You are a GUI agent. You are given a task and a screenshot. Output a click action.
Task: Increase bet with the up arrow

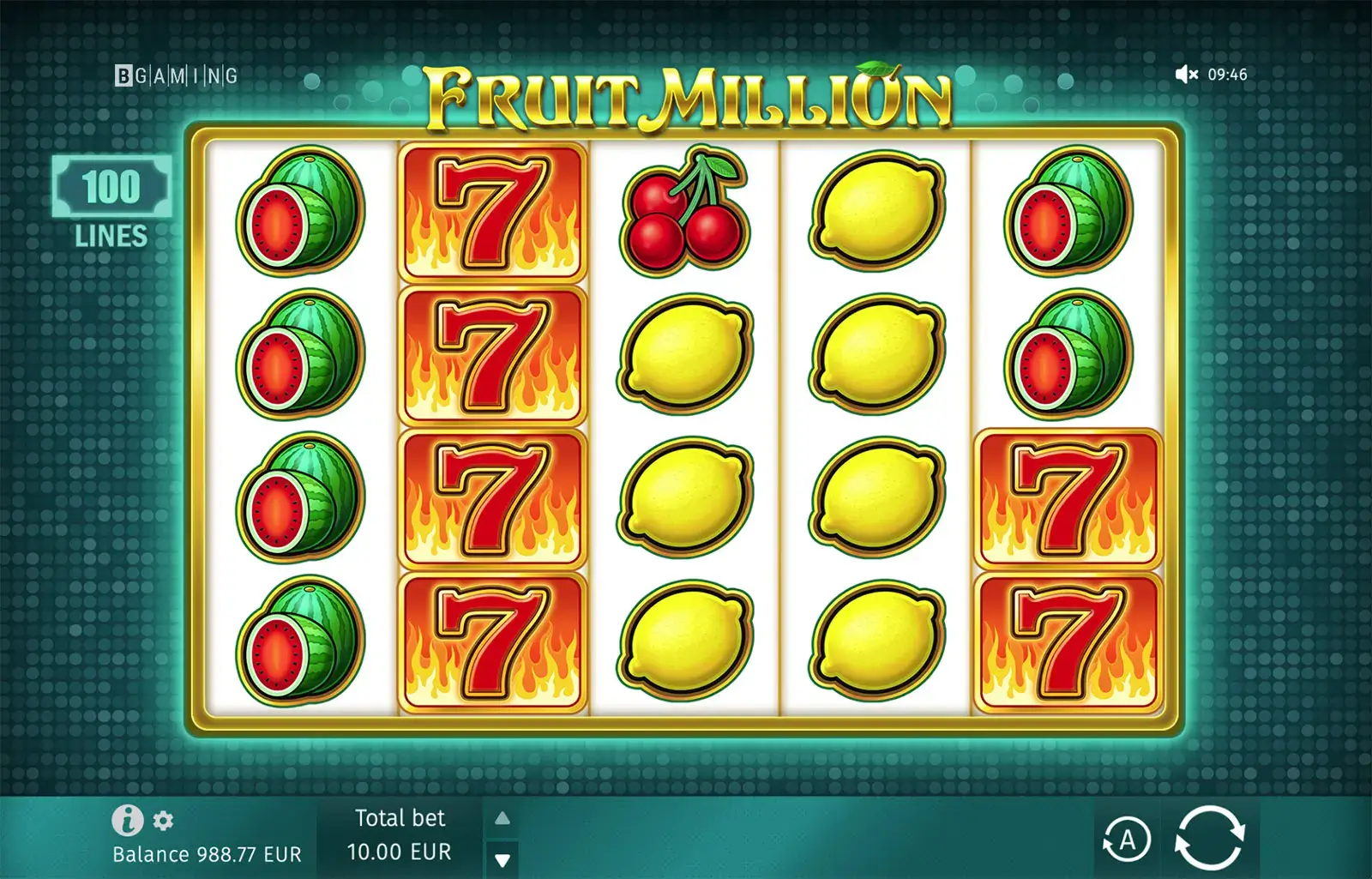coord(502,818)
